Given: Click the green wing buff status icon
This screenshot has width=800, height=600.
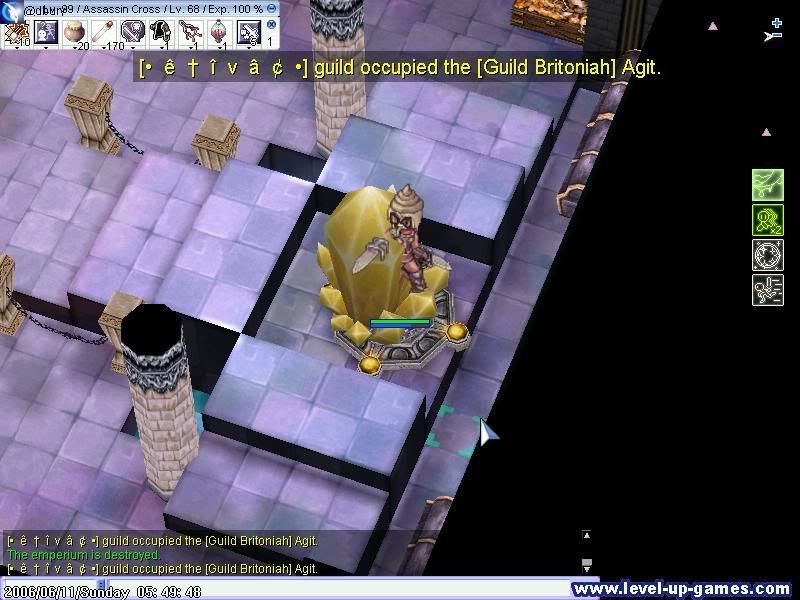Looking at the screenshot, I should tap(767, 184).
